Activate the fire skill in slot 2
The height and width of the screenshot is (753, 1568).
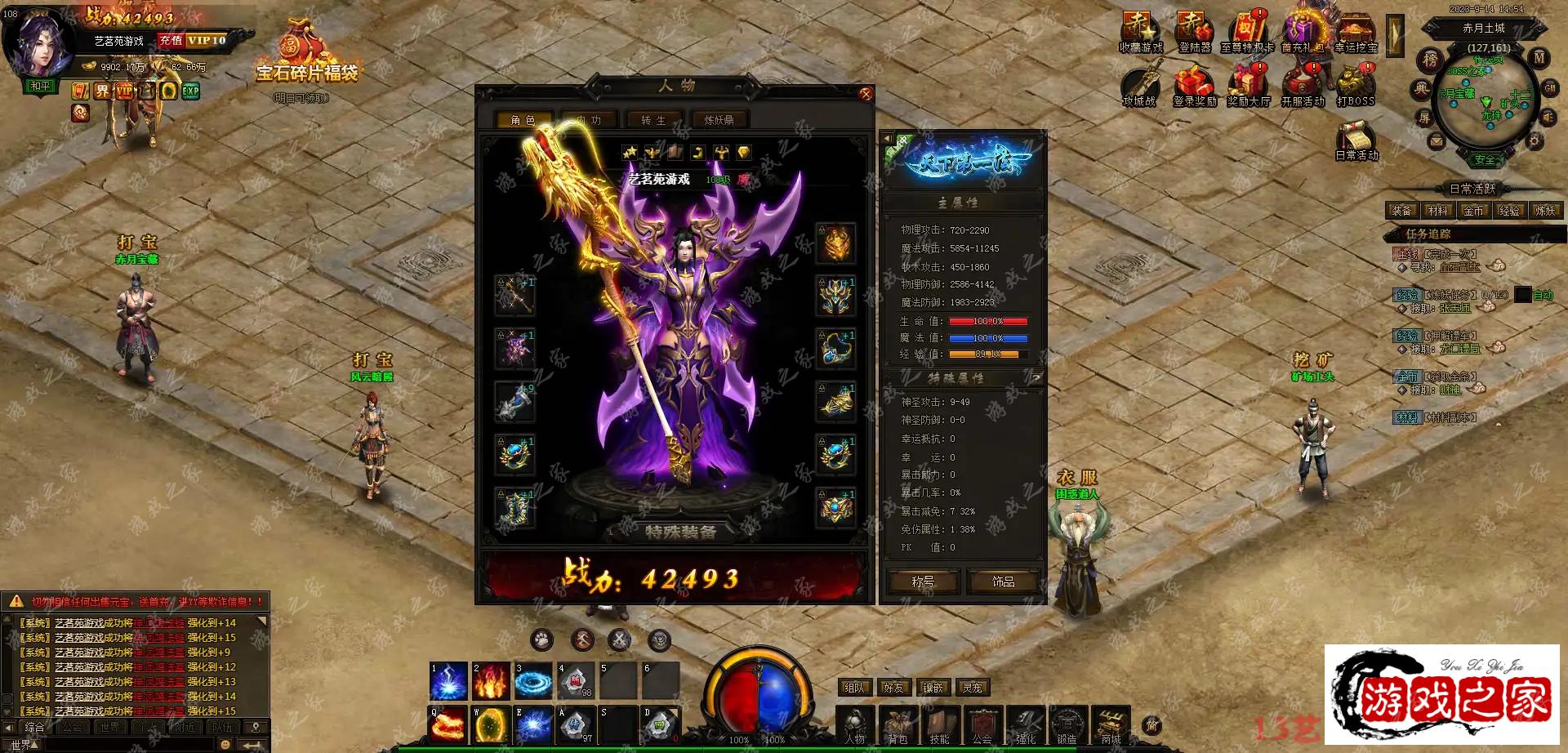(x=491, y=680)
